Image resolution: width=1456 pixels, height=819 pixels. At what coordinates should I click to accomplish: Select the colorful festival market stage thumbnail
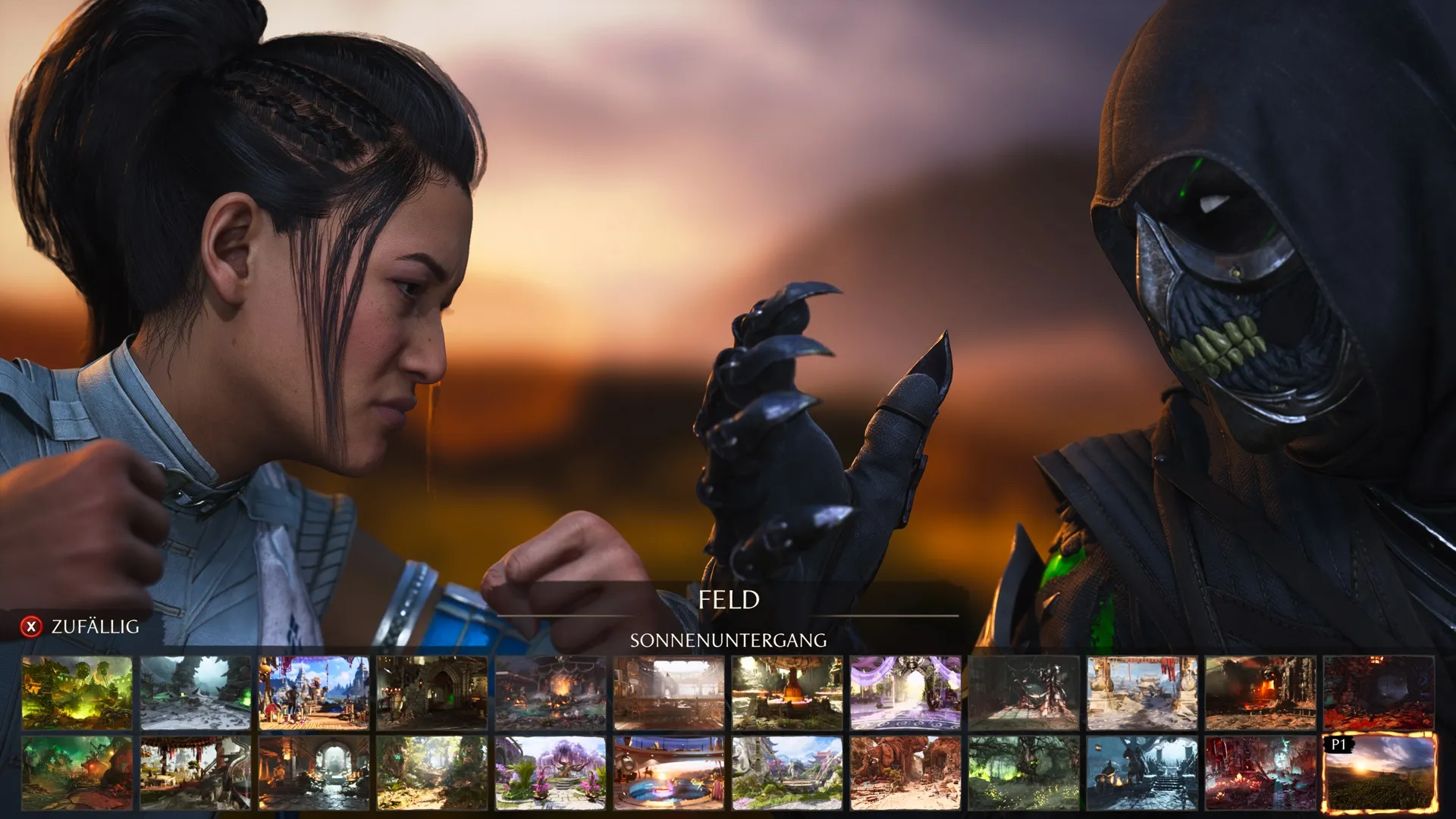(x=313, y=693)
